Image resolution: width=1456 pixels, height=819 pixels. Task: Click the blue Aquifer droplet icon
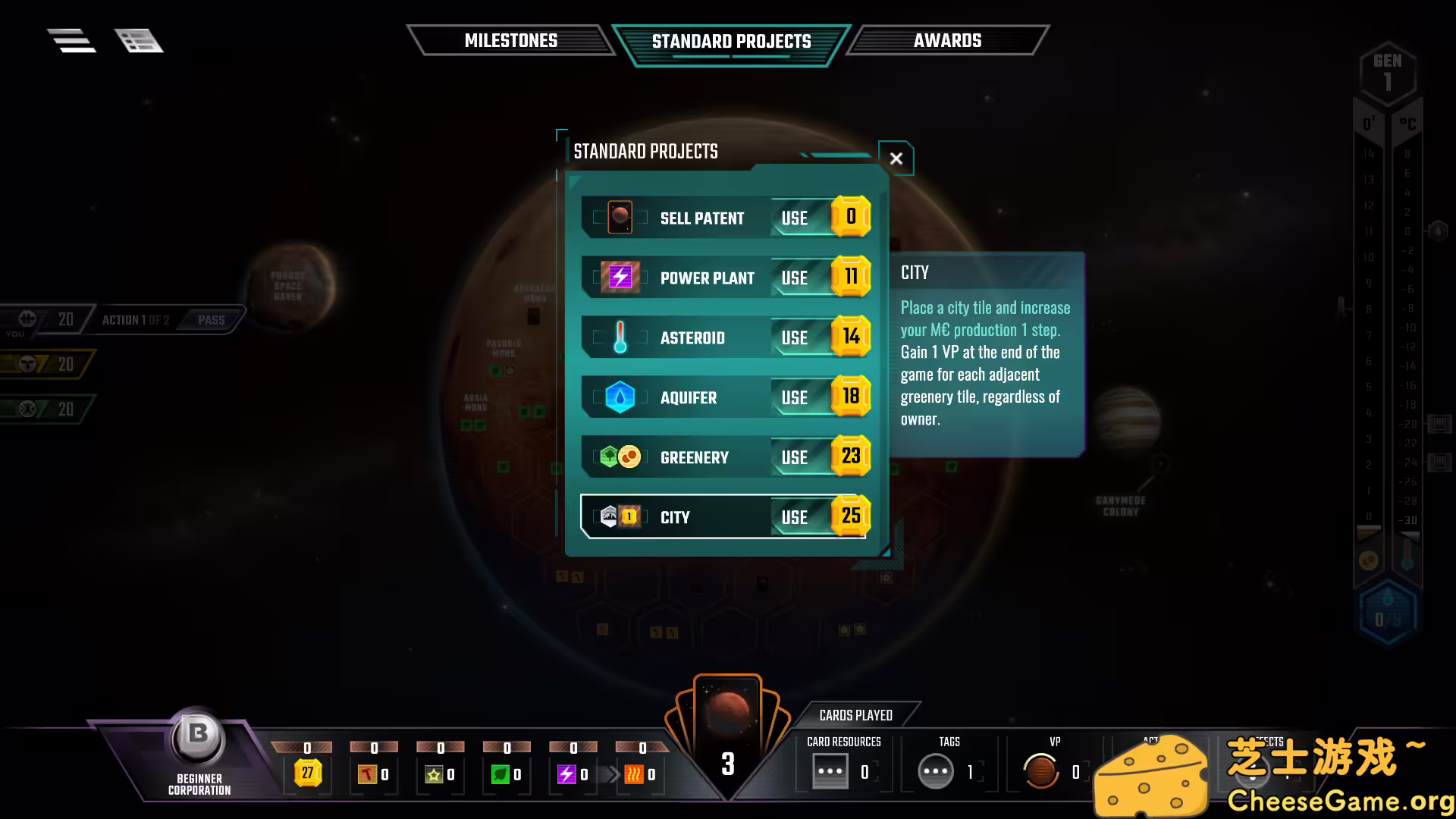coord(620,397)
